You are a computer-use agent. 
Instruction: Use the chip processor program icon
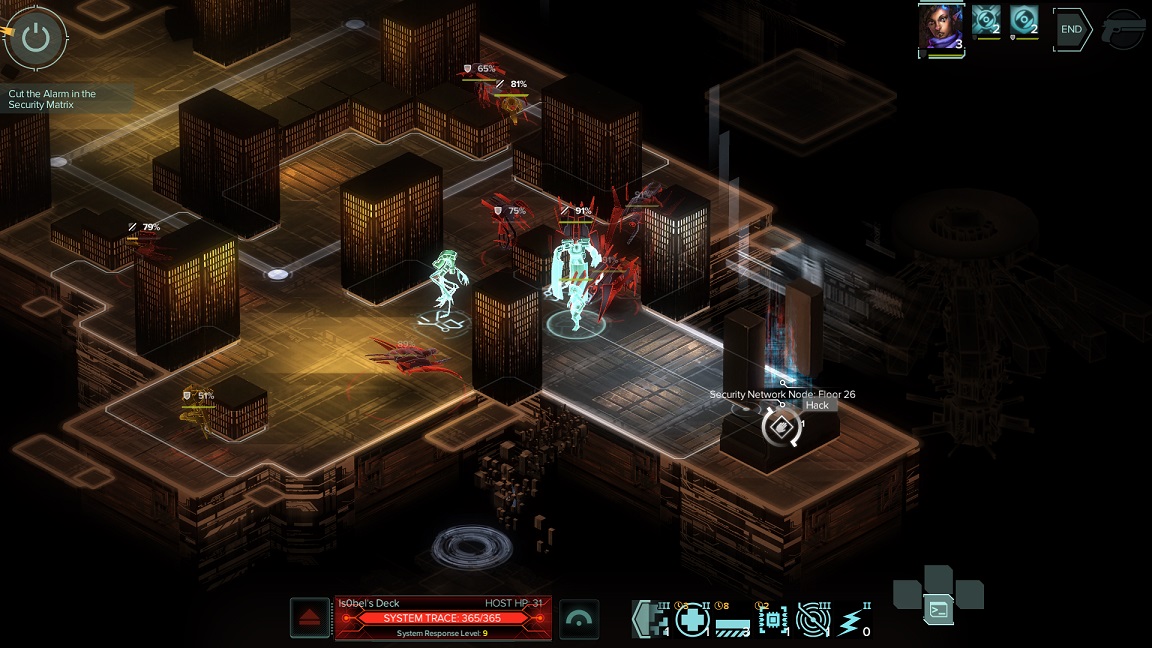point(773,620)
